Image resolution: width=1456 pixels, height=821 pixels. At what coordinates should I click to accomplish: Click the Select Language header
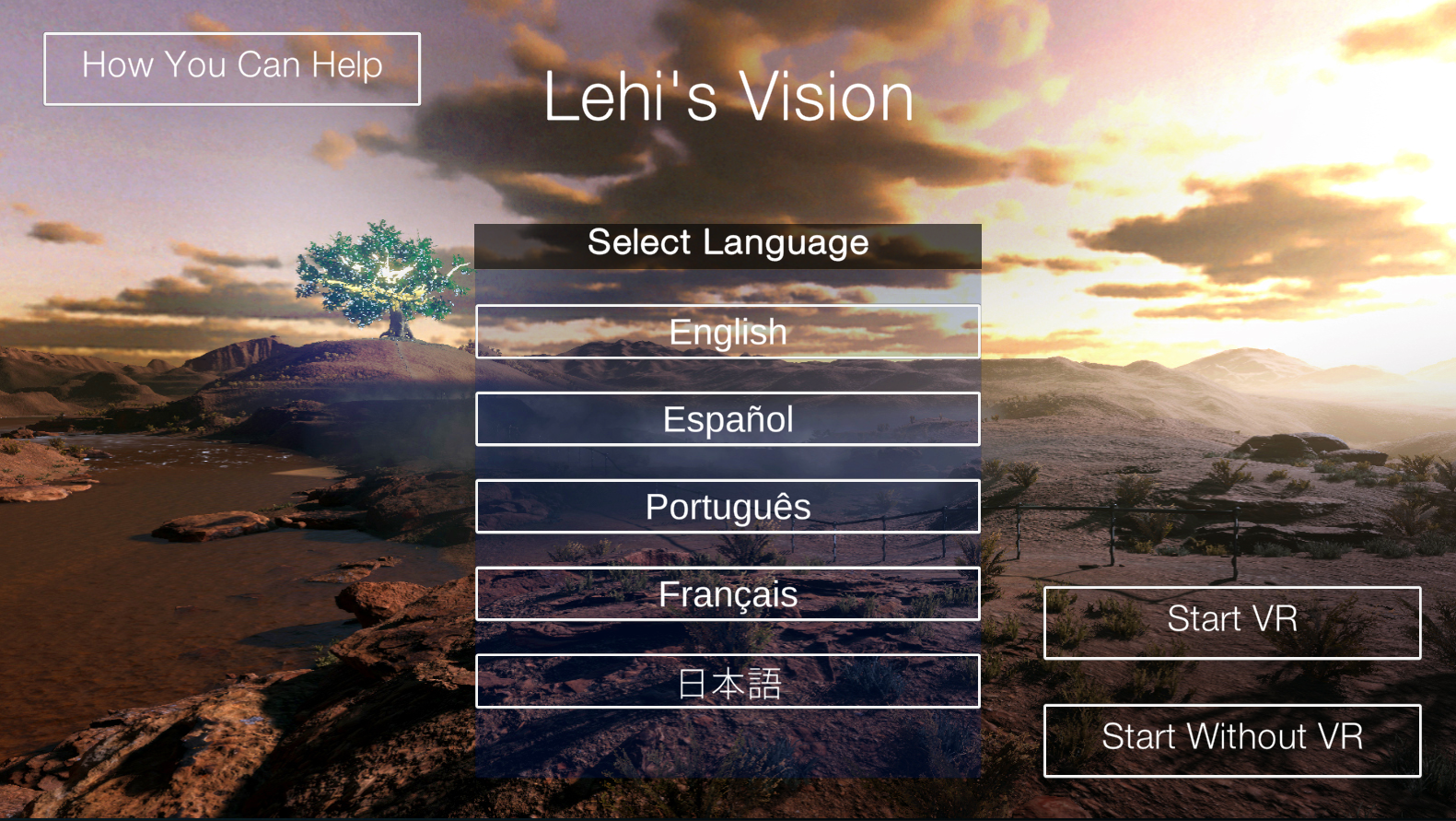(728, 242)
